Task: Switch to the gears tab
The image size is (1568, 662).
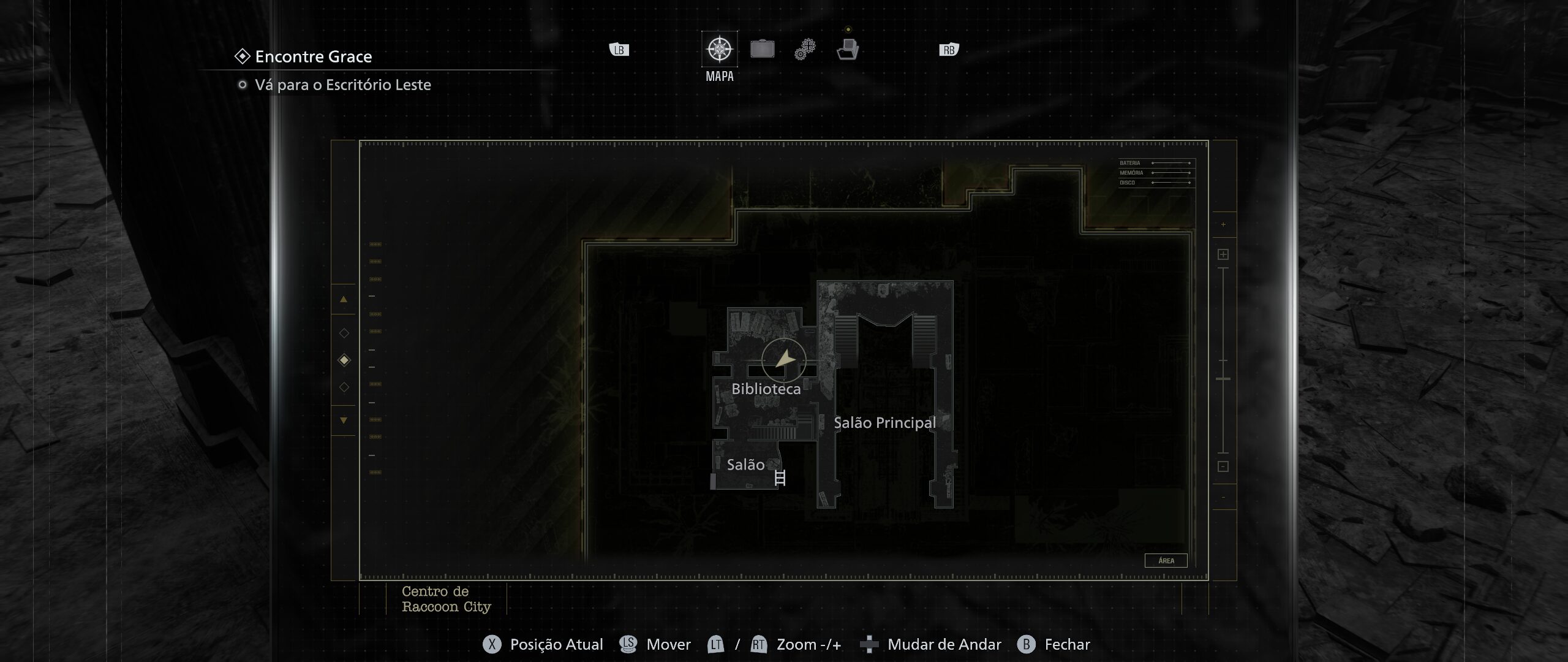Action: (x=805, y=49)
